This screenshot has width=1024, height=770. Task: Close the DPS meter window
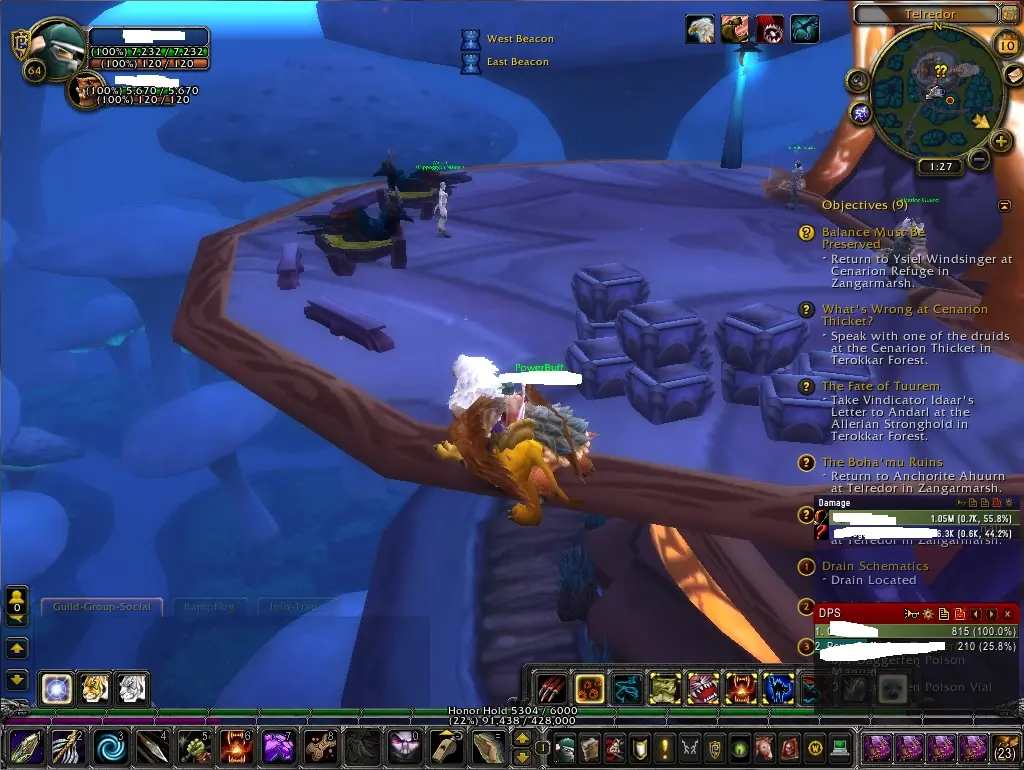tap(1007, 613)
